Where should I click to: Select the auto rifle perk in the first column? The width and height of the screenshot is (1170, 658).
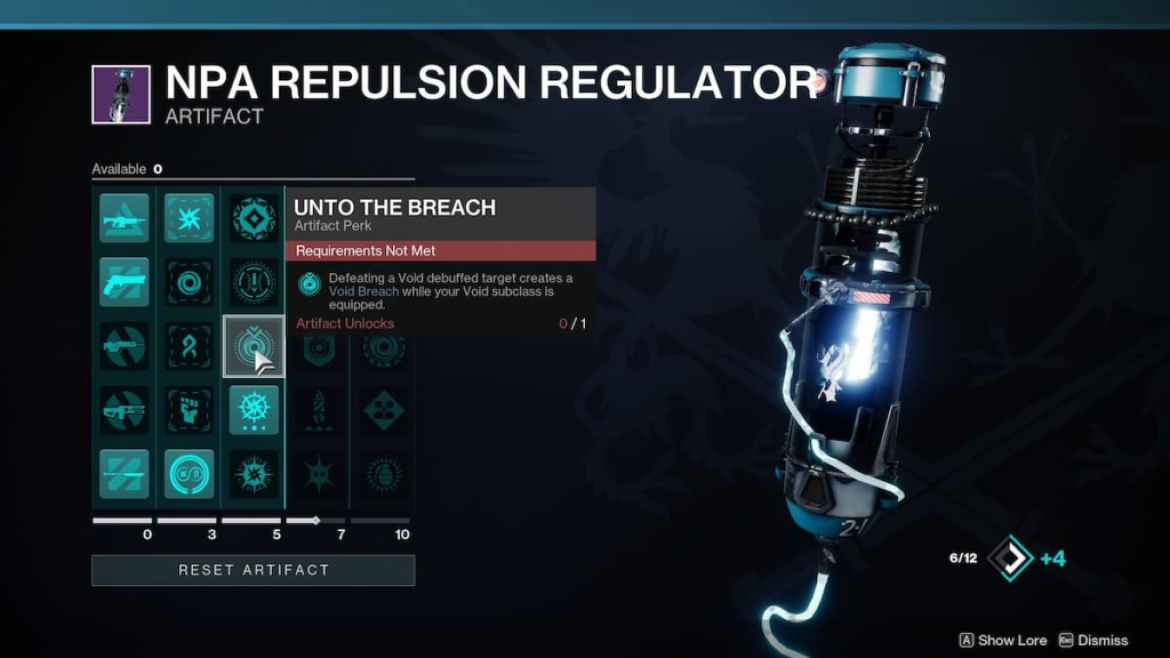(124, 218)
